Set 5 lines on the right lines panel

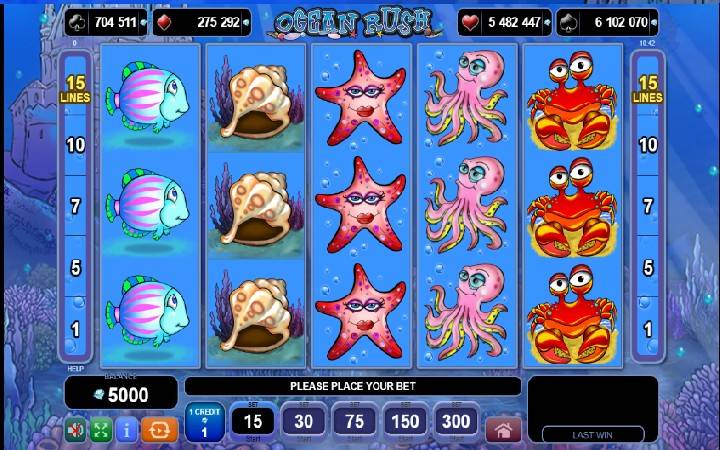[647, 268]
